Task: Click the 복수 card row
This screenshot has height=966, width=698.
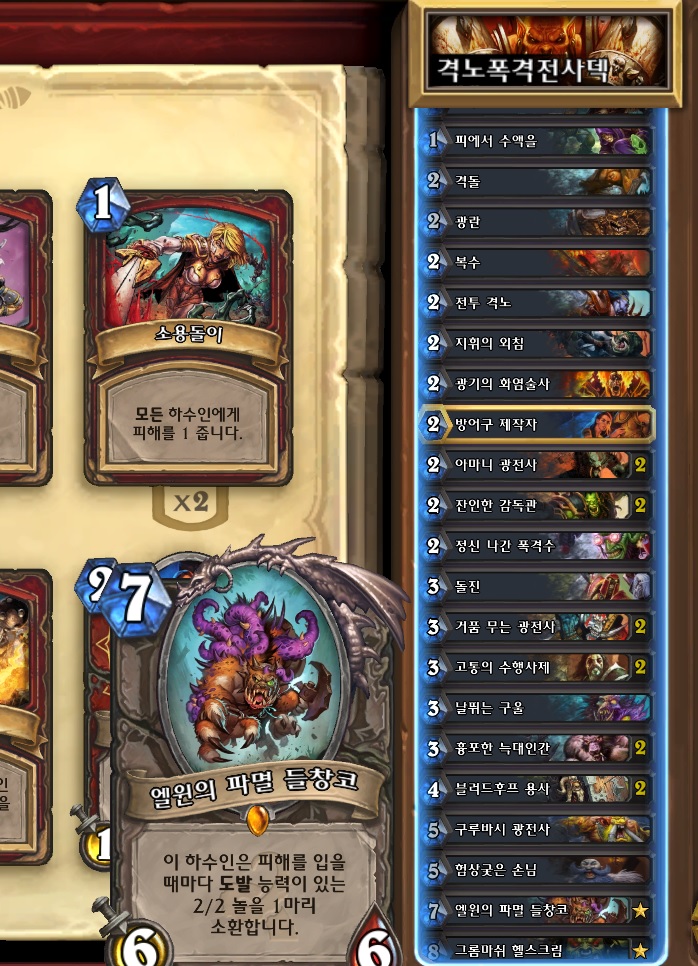Action: click(538, 262)
